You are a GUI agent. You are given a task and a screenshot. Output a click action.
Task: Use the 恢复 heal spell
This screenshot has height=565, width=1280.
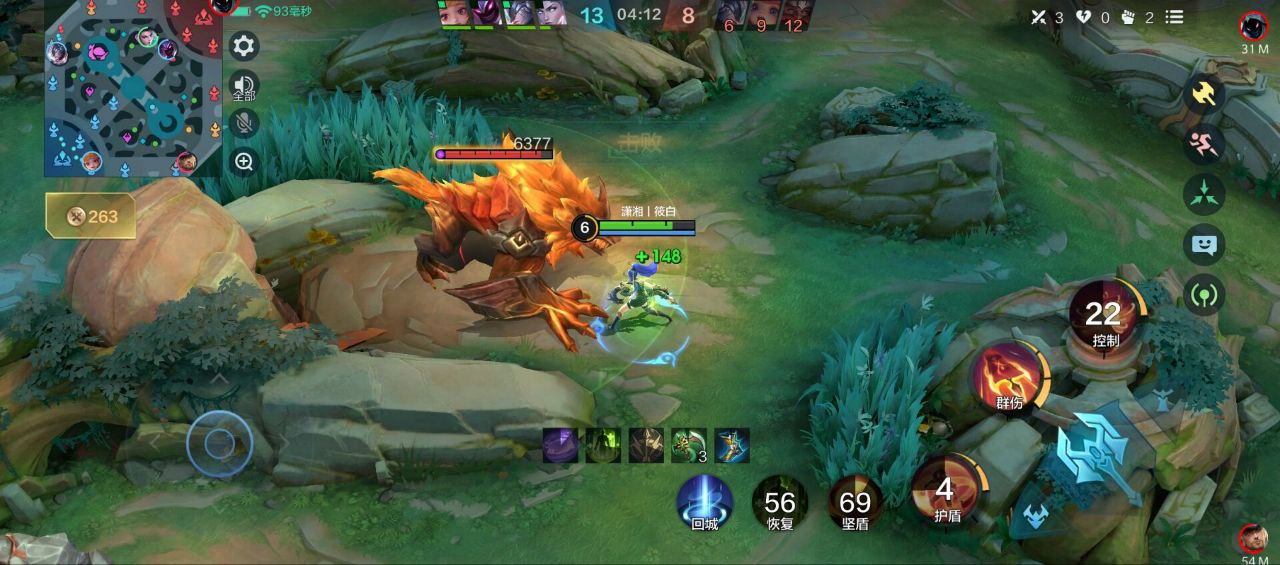pos(780,502)
